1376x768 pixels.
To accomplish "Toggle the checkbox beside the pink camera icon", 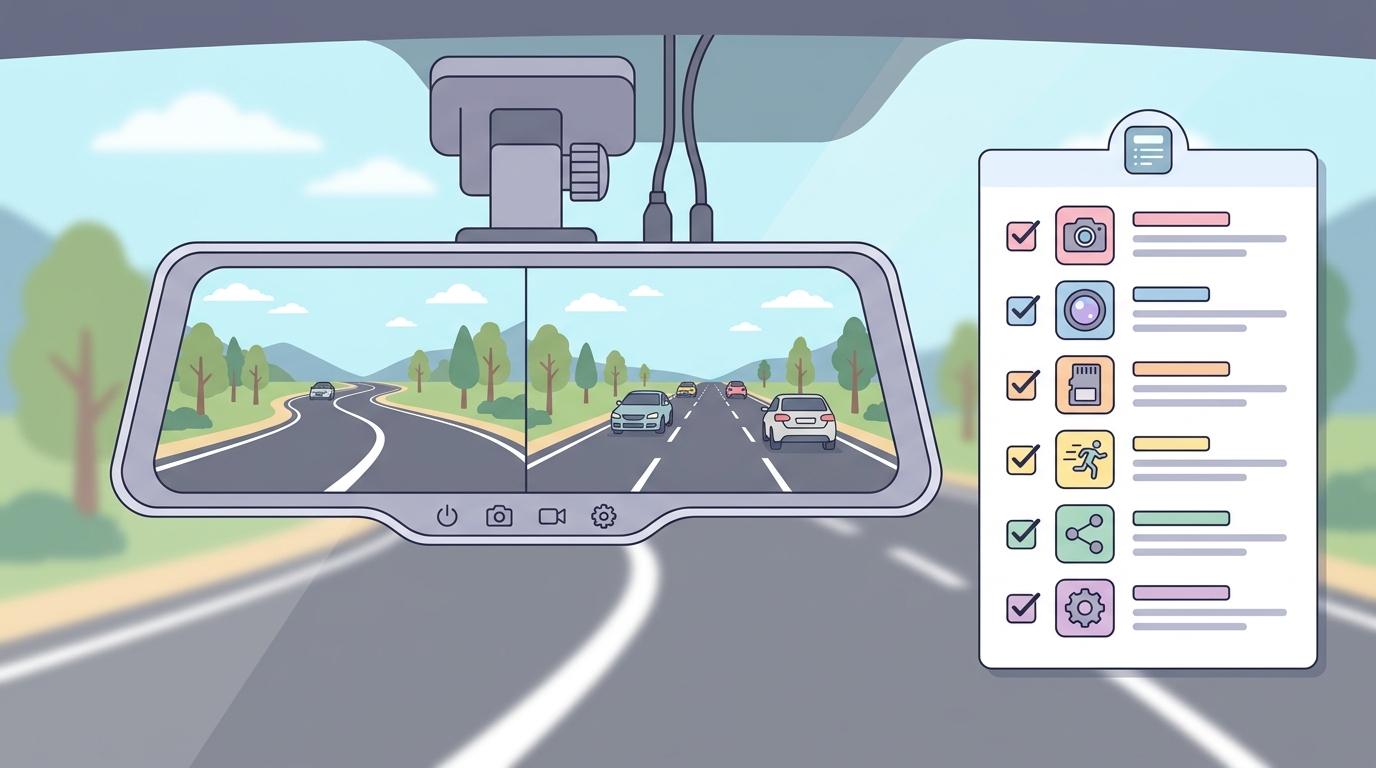I will pos(1021,236).
